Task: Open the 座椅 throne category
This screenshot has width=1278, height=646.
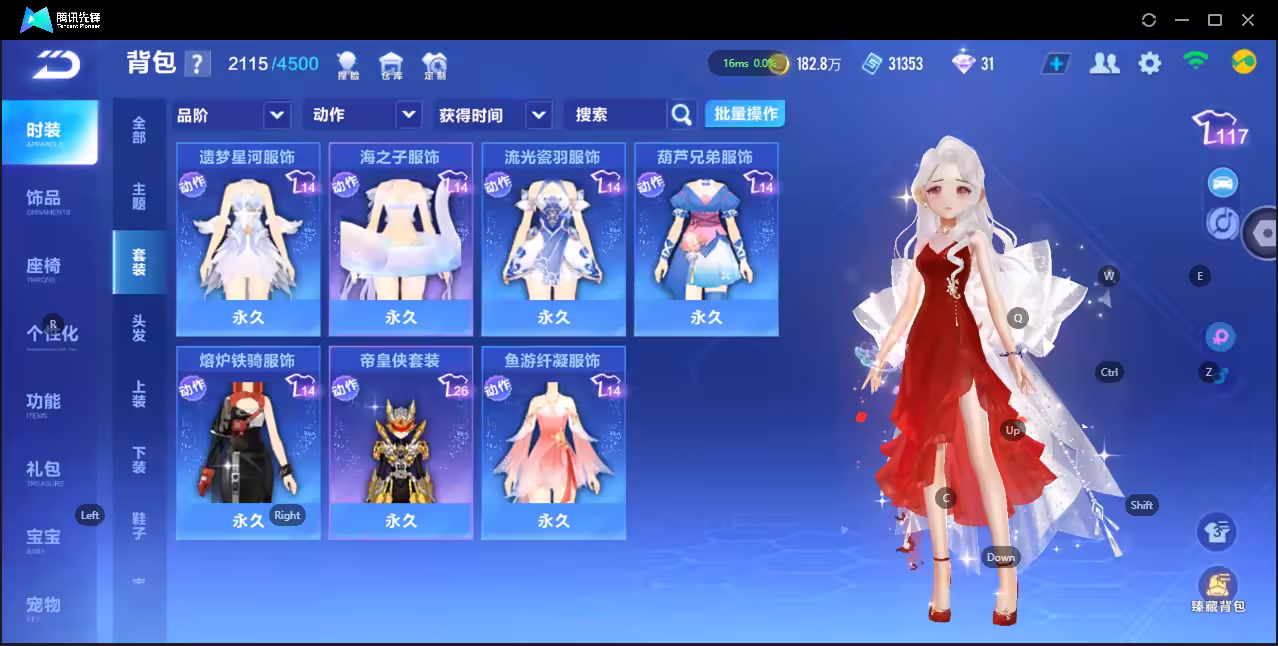Action: [44, 267]
